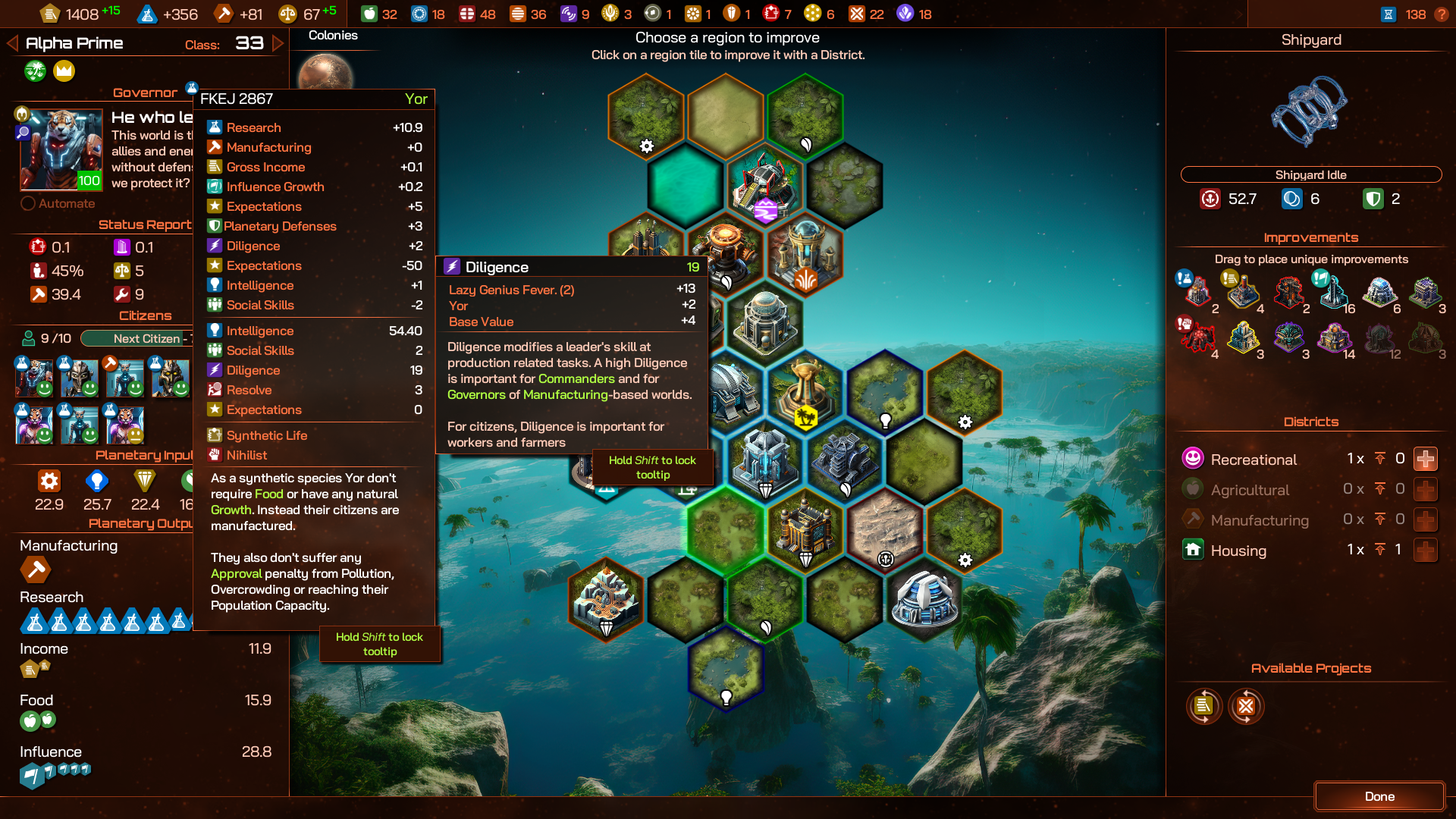This screenshot has width=1456, height=819.
Task: Open the cancel project icon with X
Action: pyautogui.click(x=1246, y=706)
